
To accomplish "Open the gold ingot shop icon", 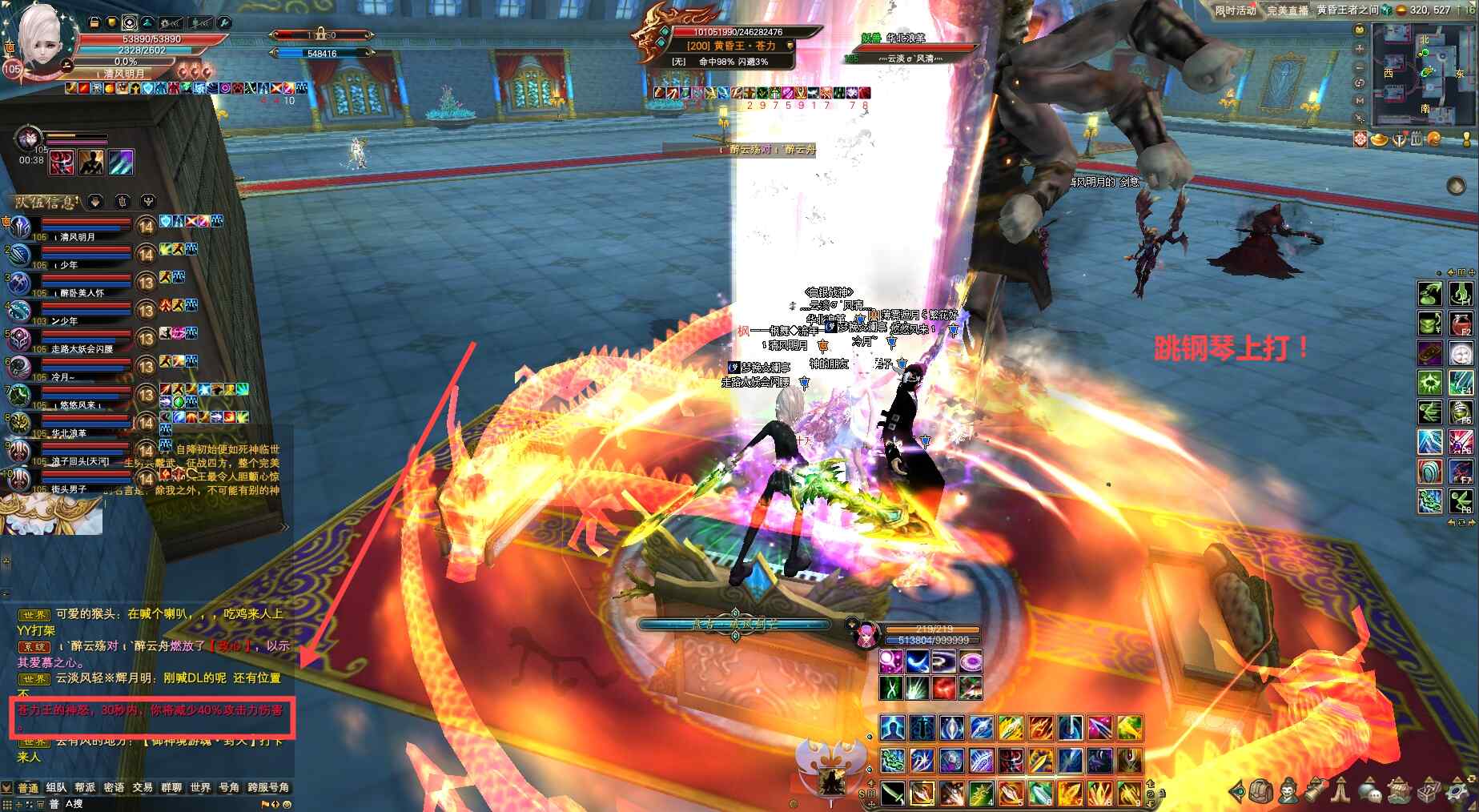I will point(1379,139).
